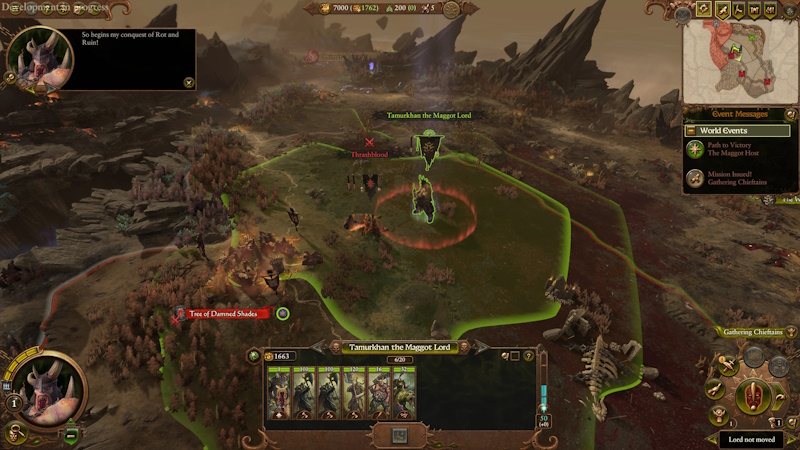The height and width of the screenshot is (450, 800).
Task: Toggle the first minimap filter tab
Action: coord(703,9)
